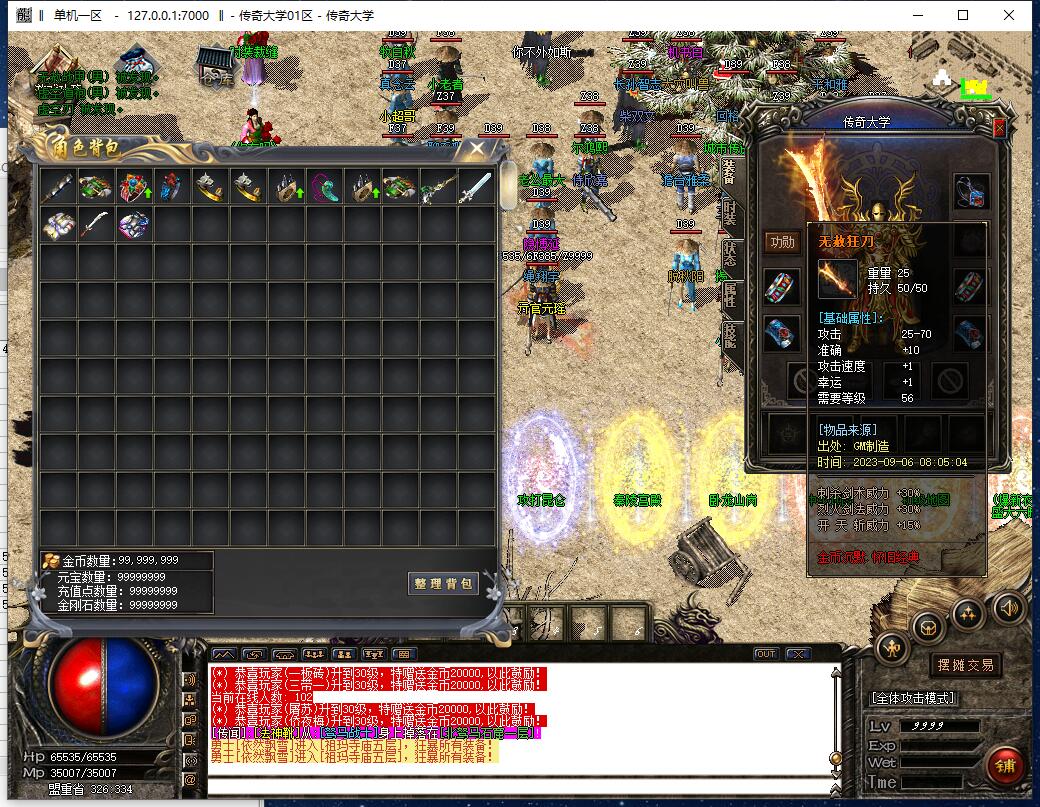This screenshot has width=1040, height=807.
Task: Select the equipped necklace slot in character panel
Action: [970, 188]
